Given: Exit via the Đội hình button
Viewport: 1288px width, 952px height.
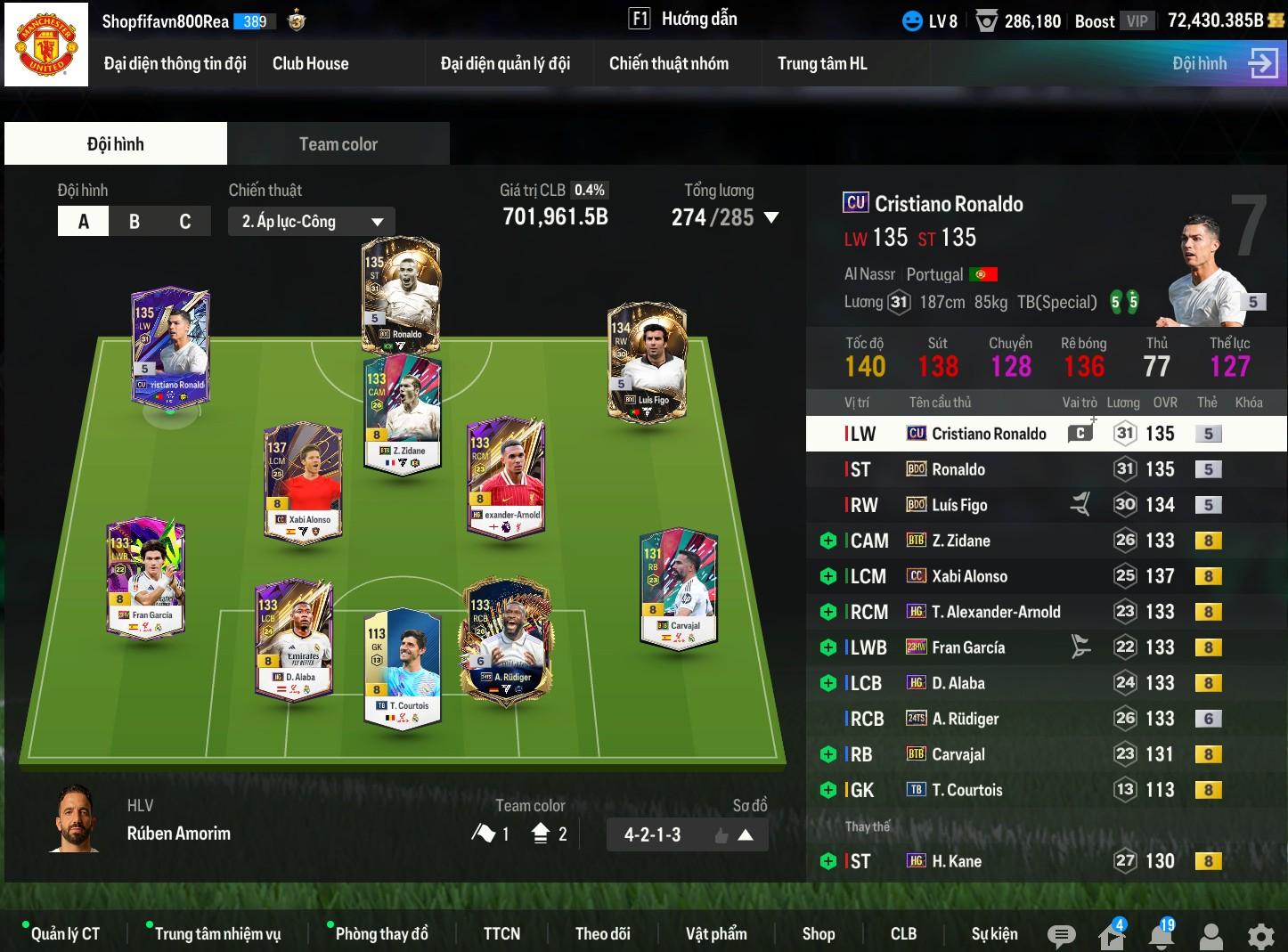Looking at the screenshot, I should pos(1224,63).
